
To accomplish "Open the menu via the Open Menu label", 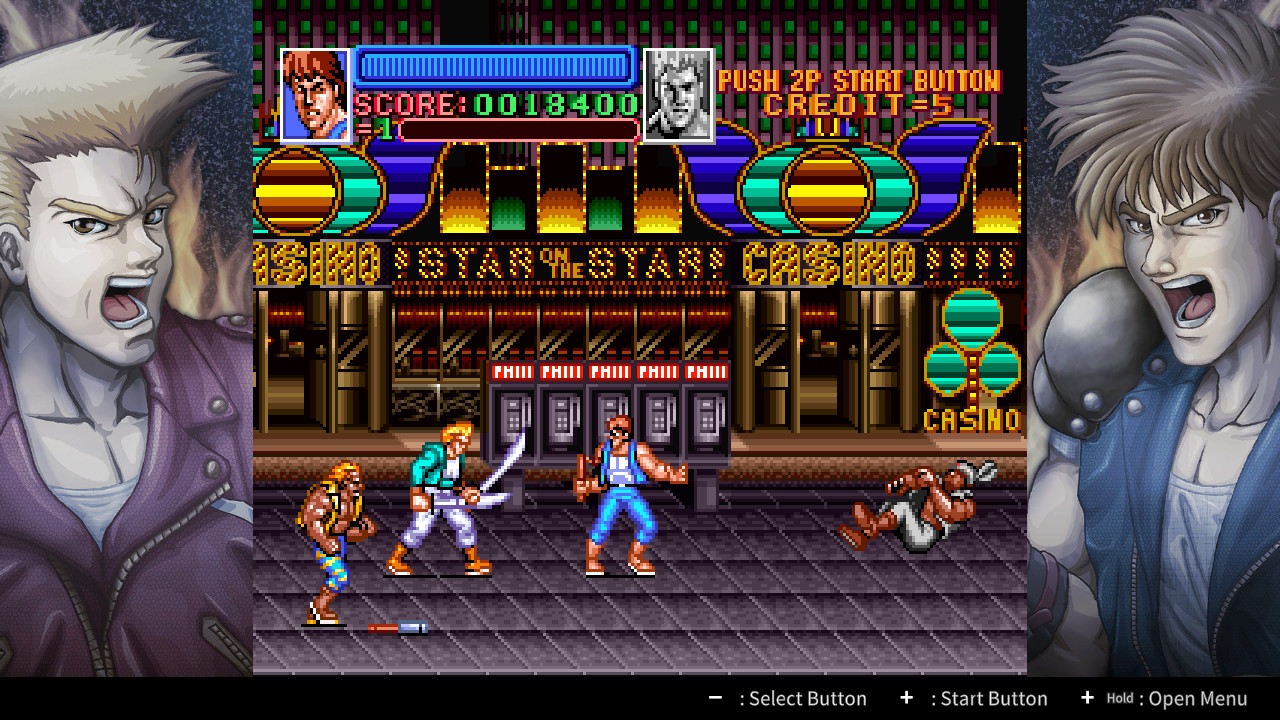I will click(x=1196, y=698).
